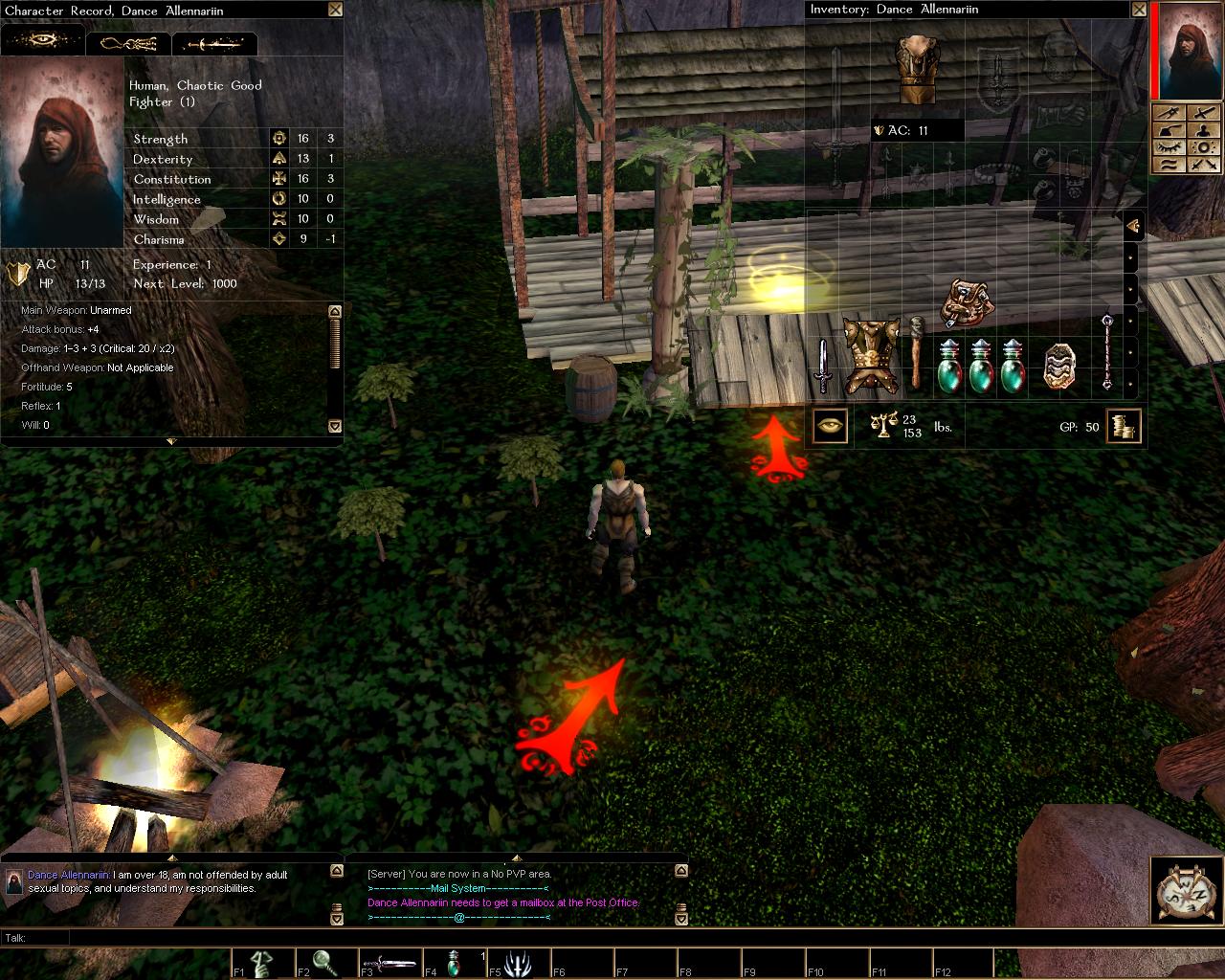This screenshot has width=1225, height=980.
Task: Use the F2 magnifying glass search quickslot
Action: [326, 962]
